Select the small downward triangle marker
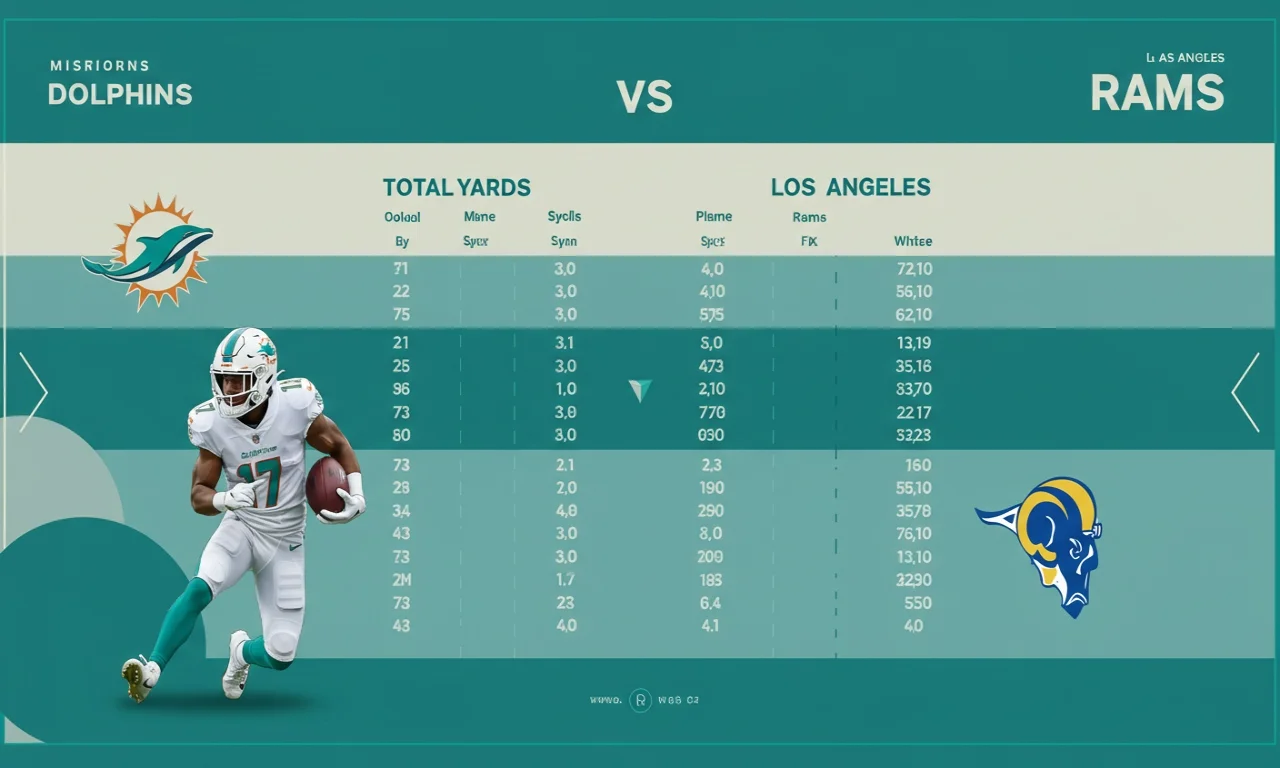Image resolution: width=1280 pixels, height=768 pixels. 640,390
